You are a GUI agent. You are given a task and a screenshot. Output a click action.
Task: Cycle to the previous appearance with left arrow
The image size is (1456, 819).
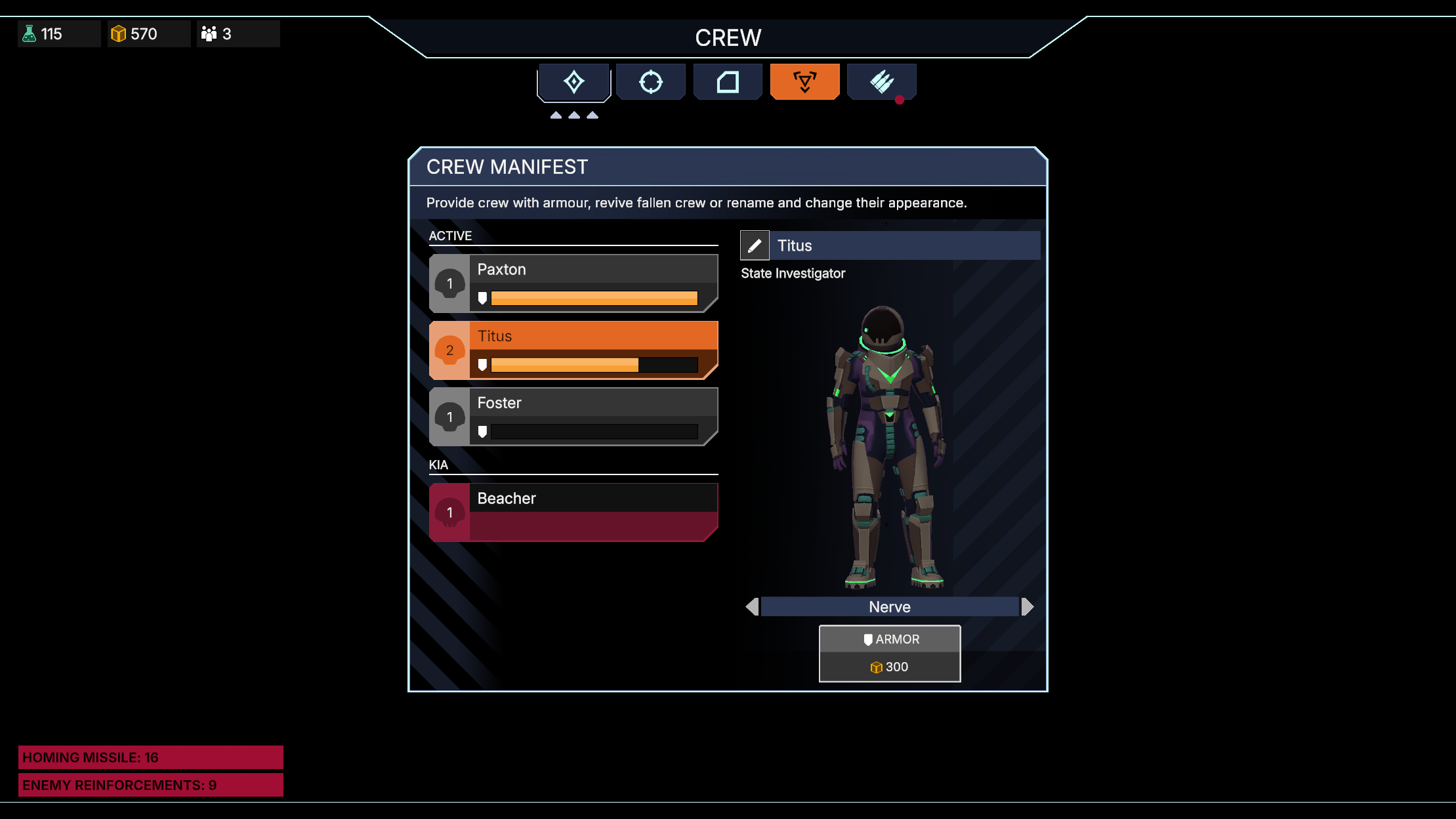[x=752, y=607]
